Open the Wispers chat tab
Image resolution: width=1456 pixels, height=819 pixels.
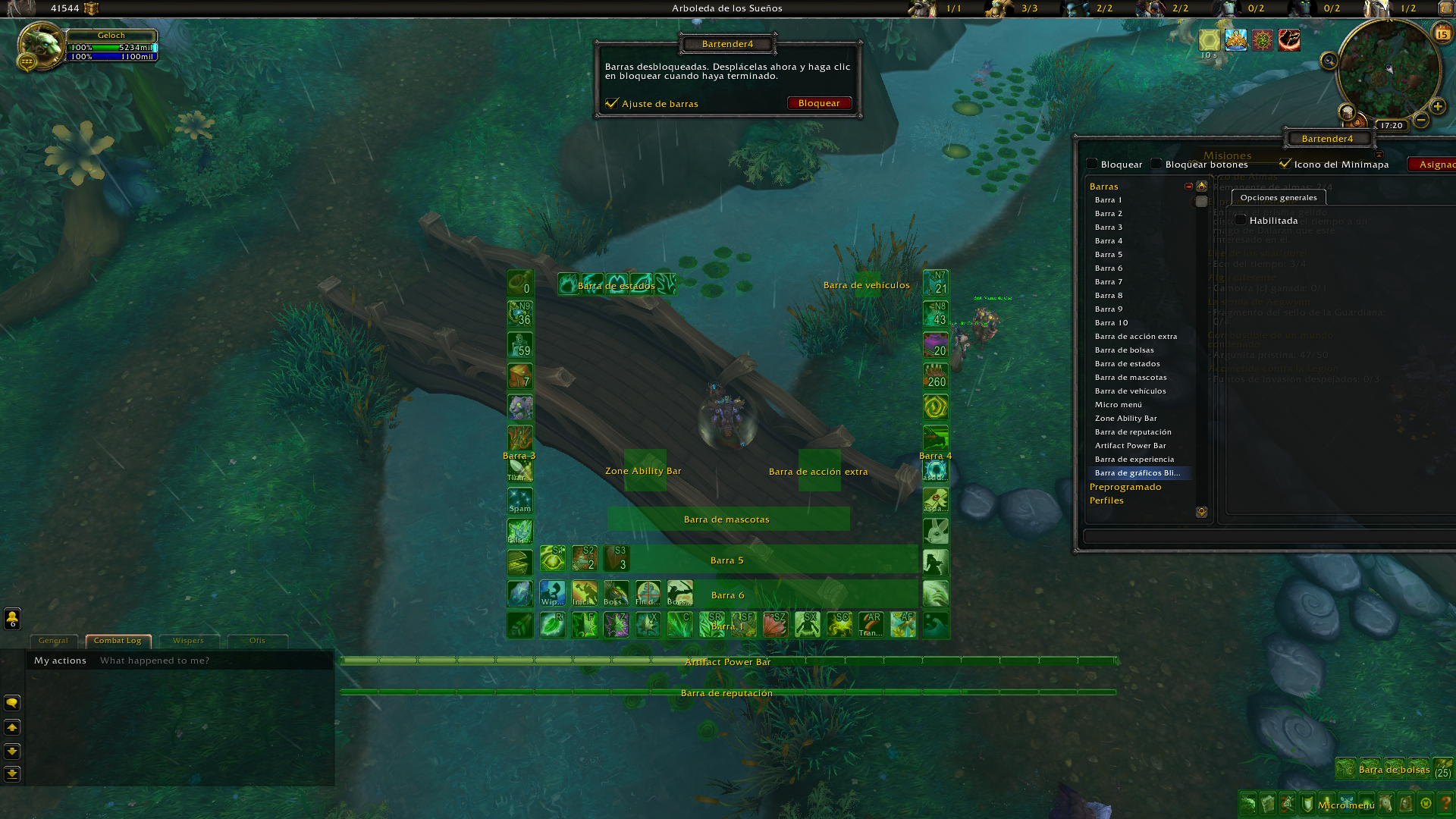pos(188,641)
